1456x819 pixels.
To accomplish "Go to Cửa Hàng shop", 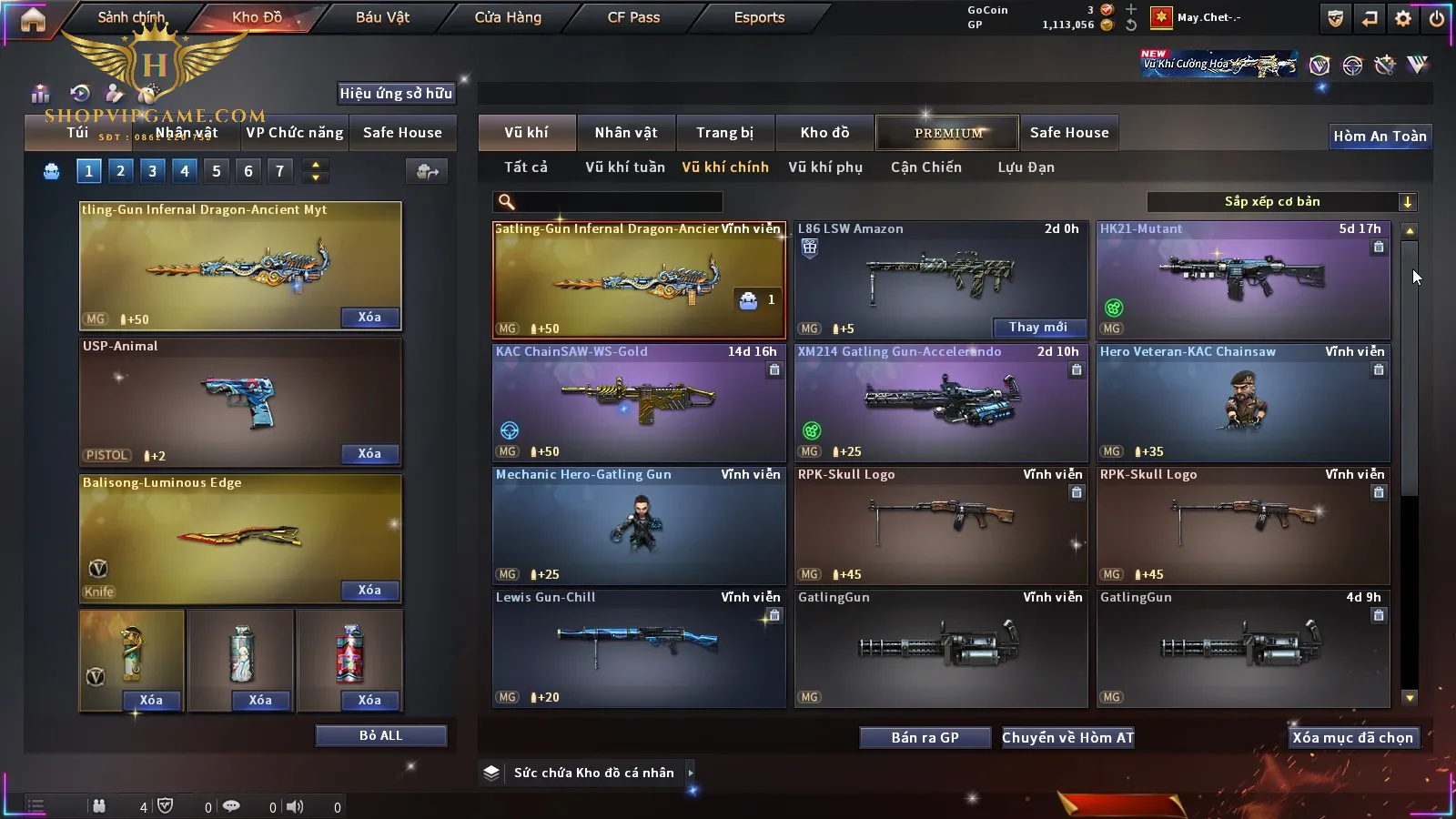I will pos(508,17).
